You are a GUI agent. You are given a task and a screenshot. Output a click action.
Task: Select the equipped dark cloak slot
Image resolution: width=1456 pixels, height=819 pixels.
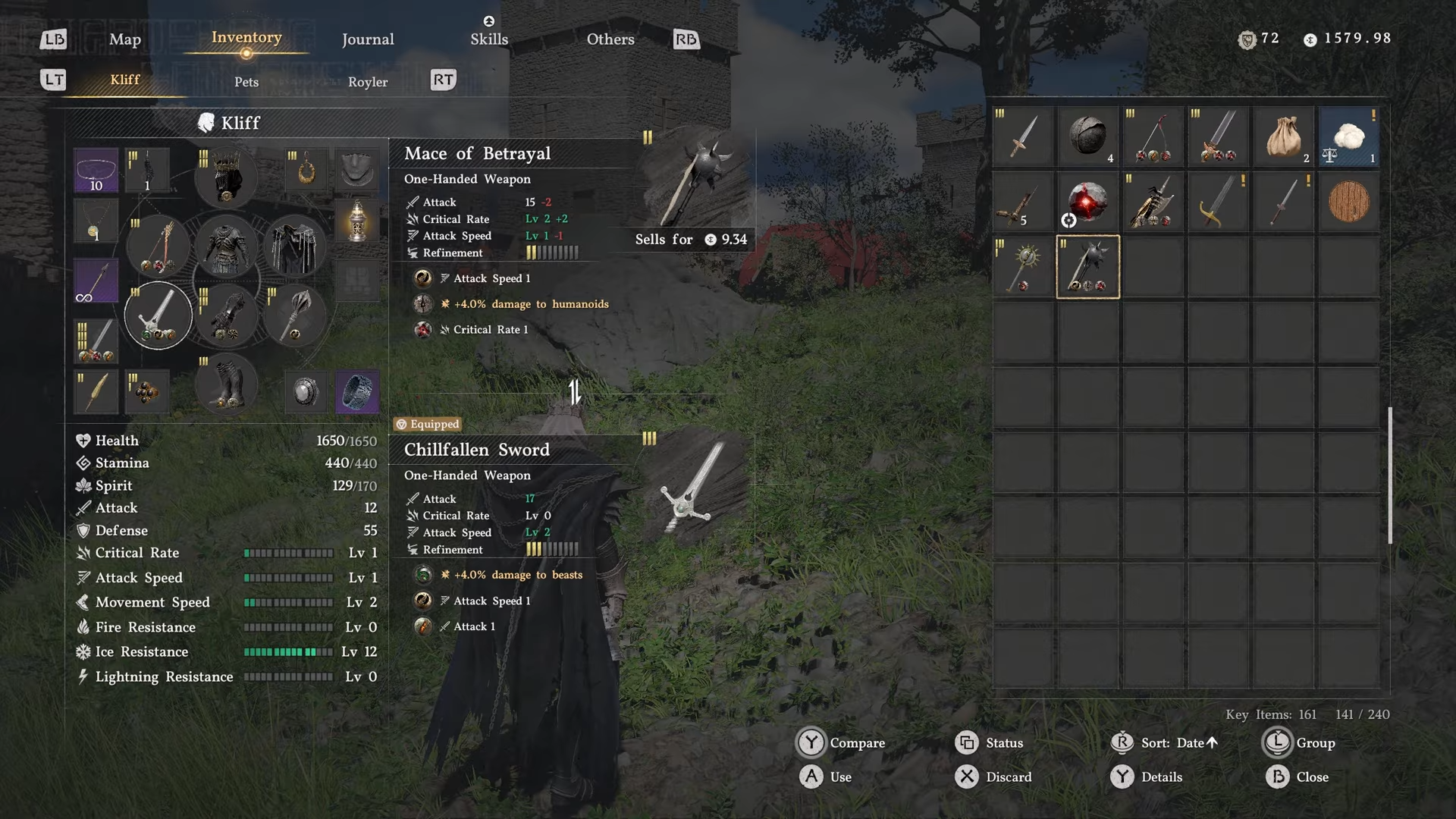(x=295, y=247)
